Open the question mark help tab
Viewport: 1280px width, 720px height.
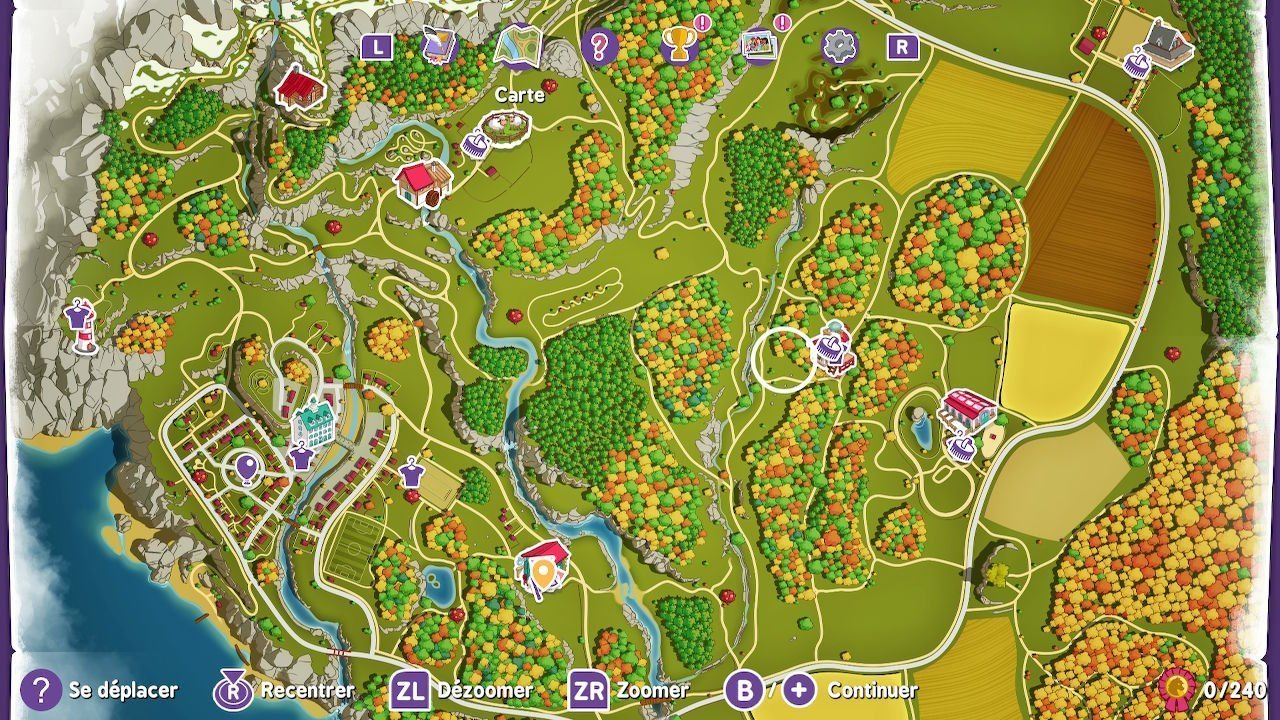[x=599, y=47]
